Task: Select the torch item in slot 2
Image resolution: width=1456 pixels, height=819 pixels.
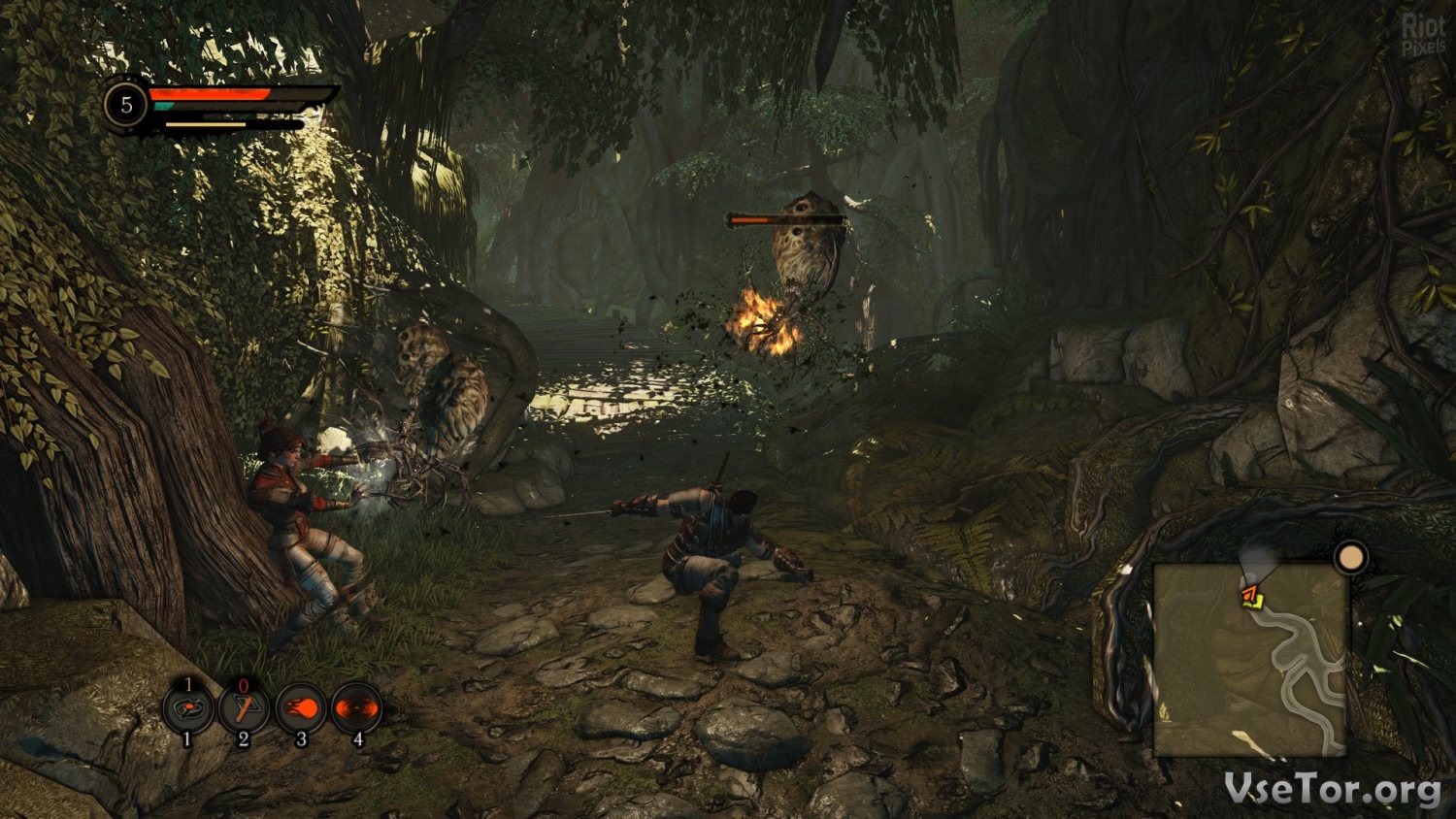Action: 244,709
